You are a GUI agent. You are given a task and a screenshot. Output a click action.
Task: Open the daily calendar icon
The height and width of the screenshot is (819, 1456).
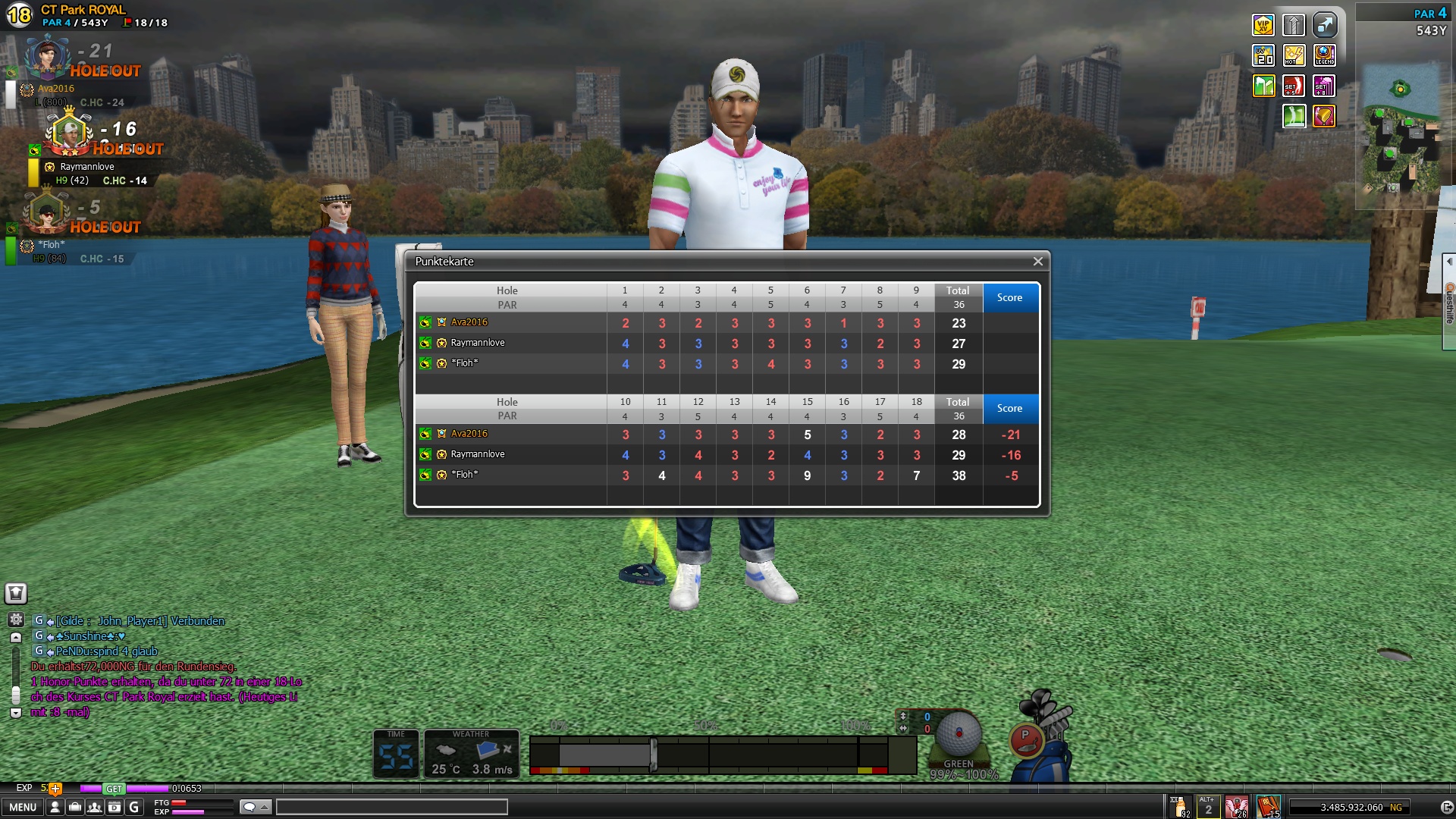coord(115,807)
